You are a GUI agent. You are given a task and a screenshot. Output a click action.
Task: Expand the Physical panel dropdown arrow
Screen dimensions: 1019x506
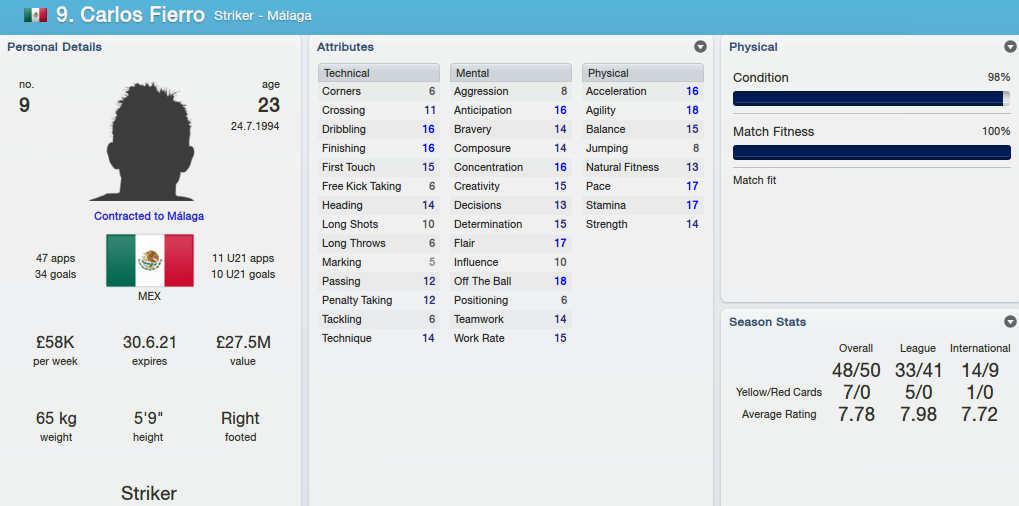pos(1010,47)
